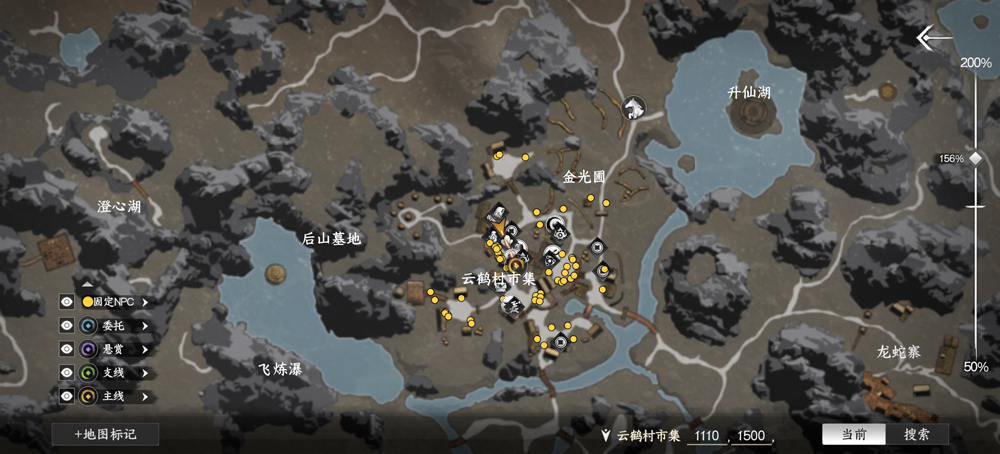Image resolution: width=1000 pixels, height=454 pixels.
Task: Toggle 主线 main quest marker visibility
Action: [67, 396]
